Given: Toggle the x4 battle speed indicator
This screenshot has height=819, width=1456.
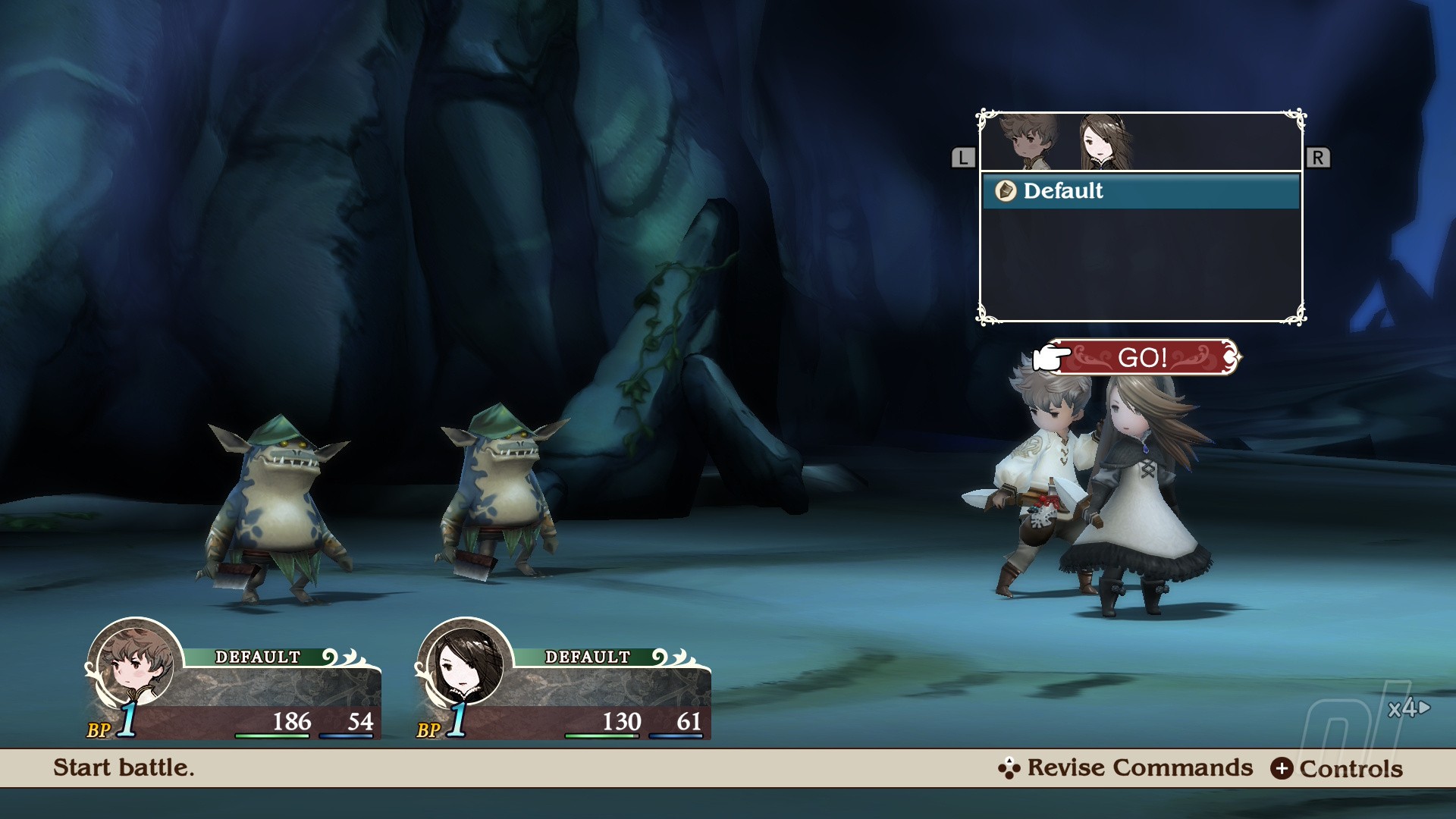Looking at the screenshot, I should point(1408,708).
